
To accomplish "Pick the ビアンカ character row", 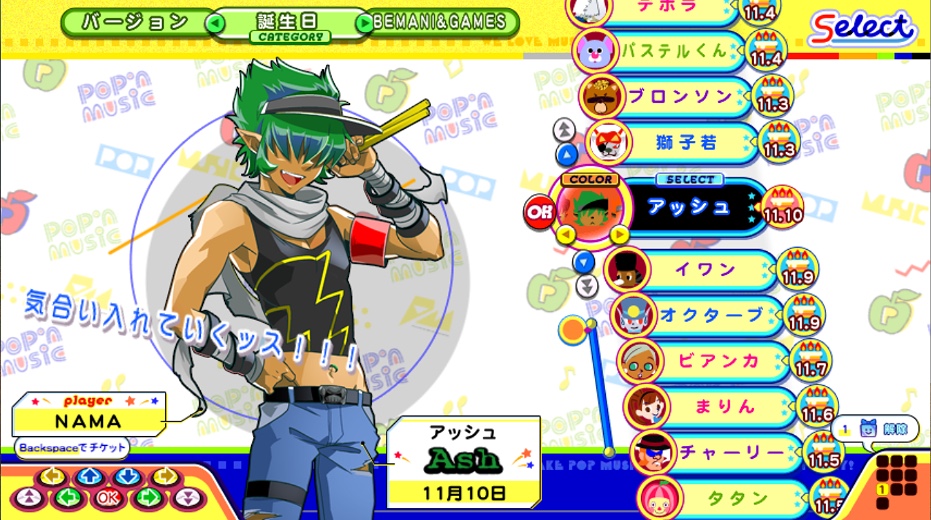I will (x=716, y=361).
